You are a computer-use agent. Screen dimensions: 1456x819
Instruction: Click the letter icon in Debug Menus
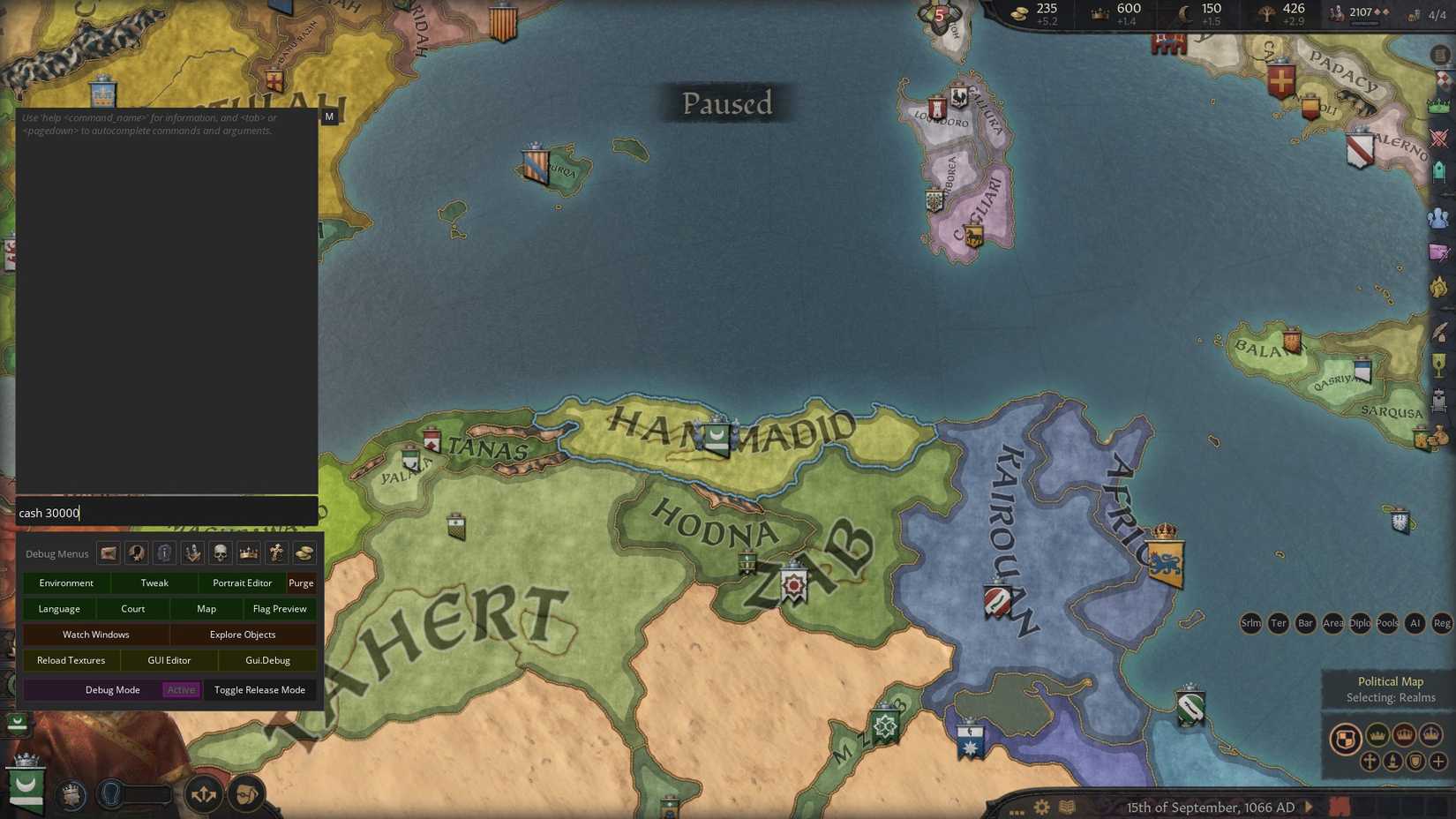coord(107,553)
